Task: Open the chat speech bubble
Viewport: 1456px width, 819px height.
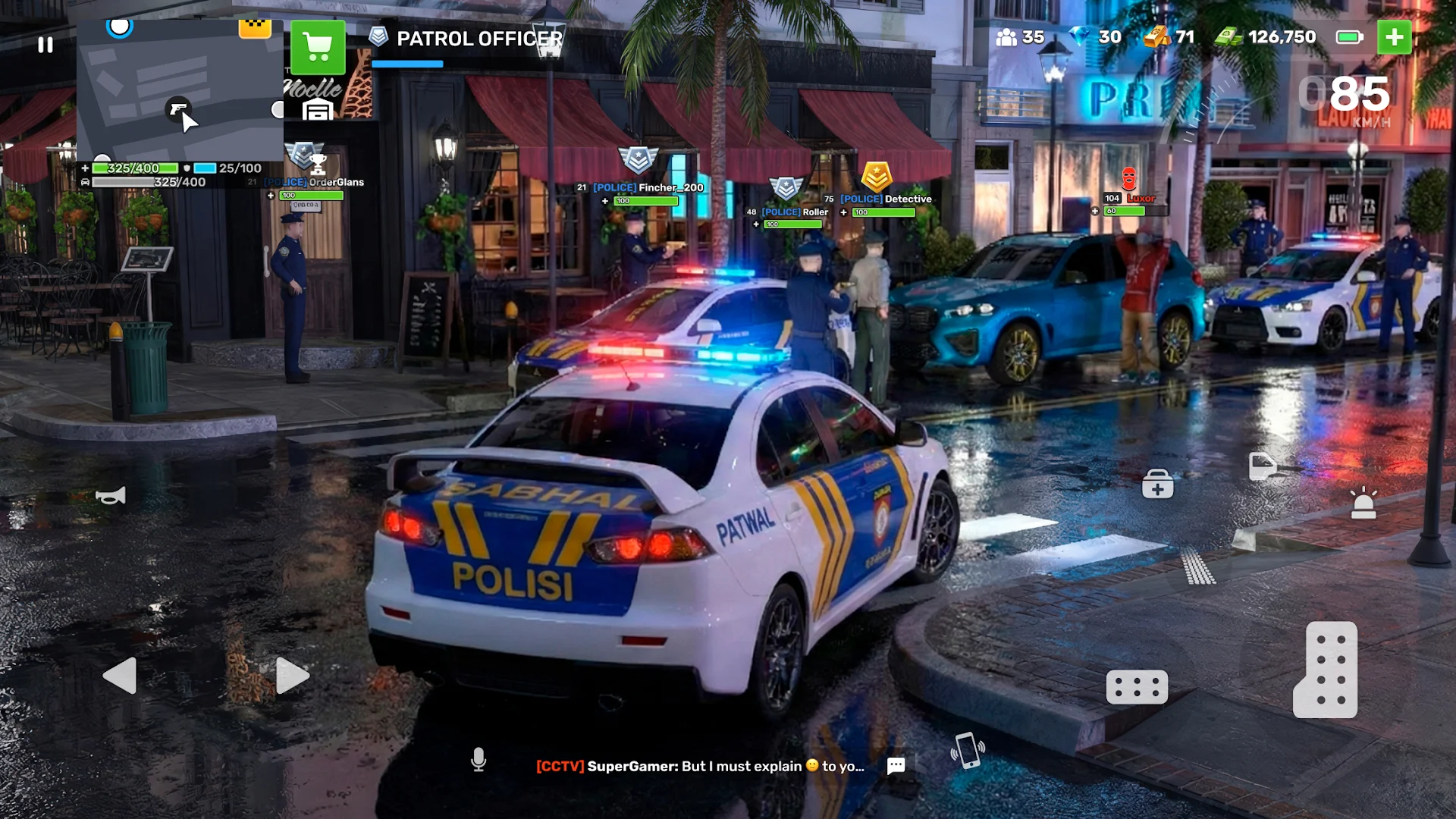Action: click(x=896, y=766)
